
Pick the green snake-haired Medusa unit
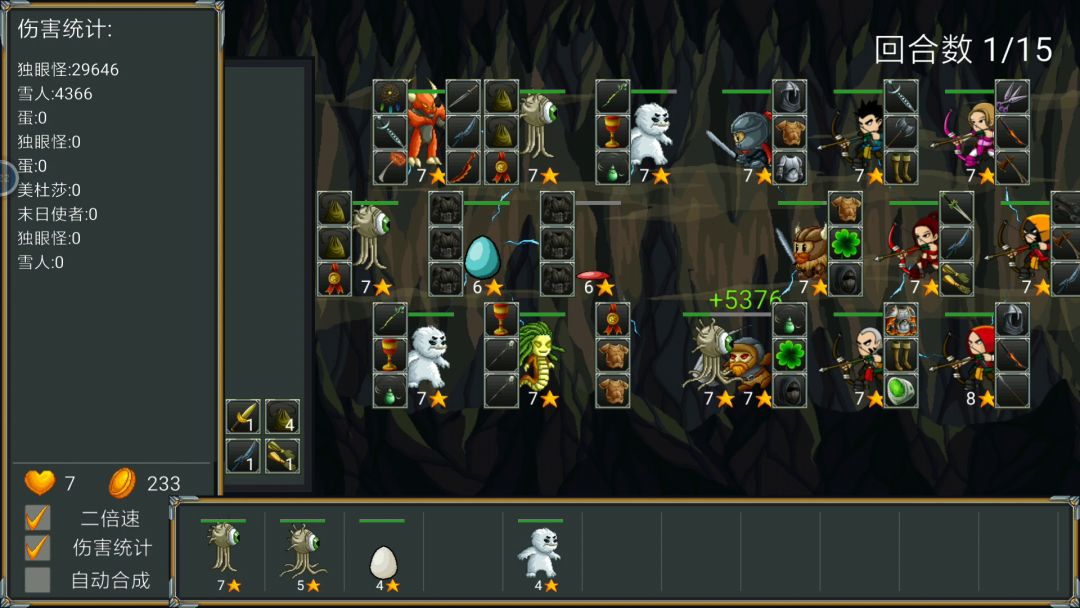(x=540, y=353)
